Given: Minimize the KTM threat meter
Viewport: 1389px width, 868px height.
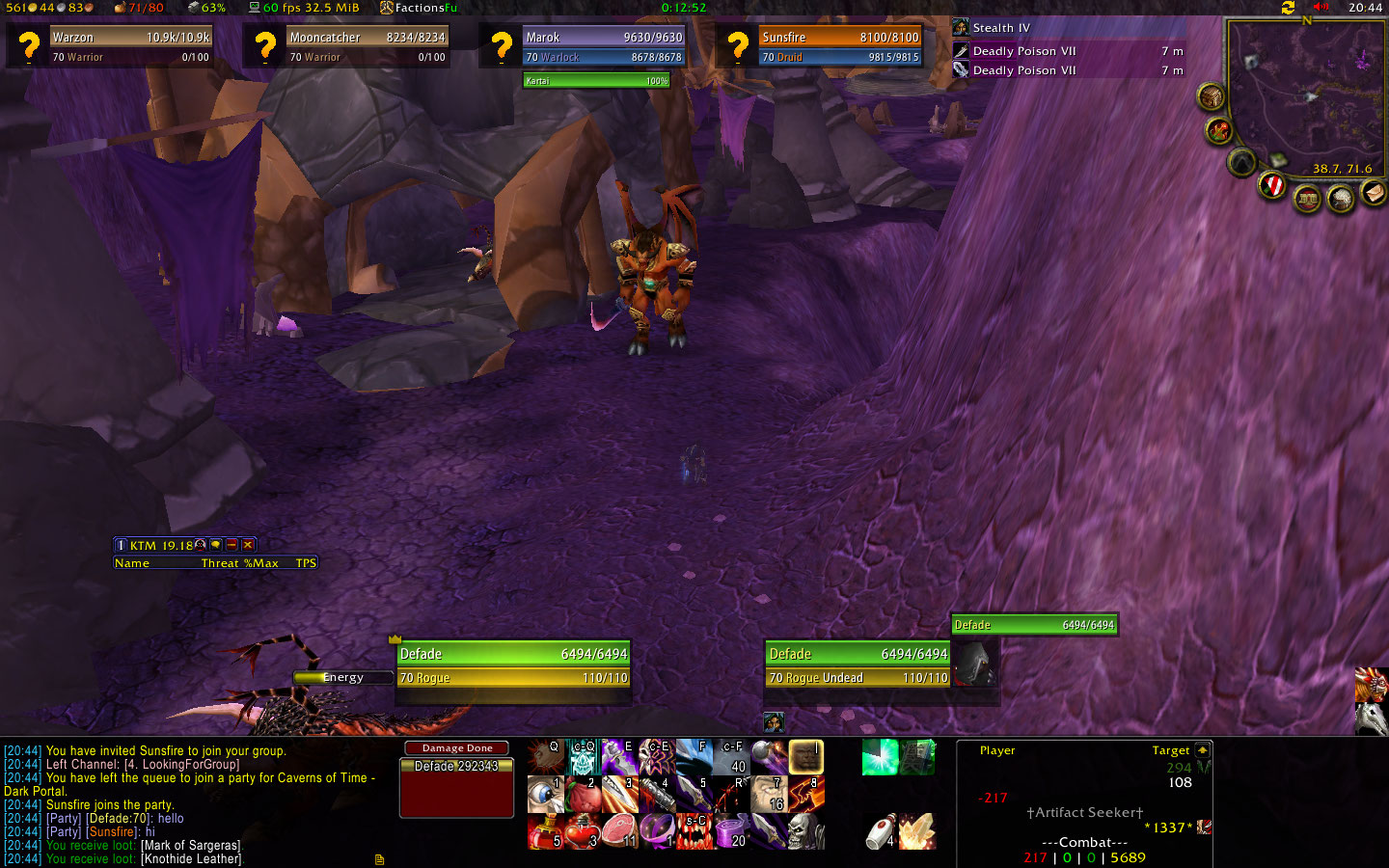Looking at the screenshot, I should (231, 545).
